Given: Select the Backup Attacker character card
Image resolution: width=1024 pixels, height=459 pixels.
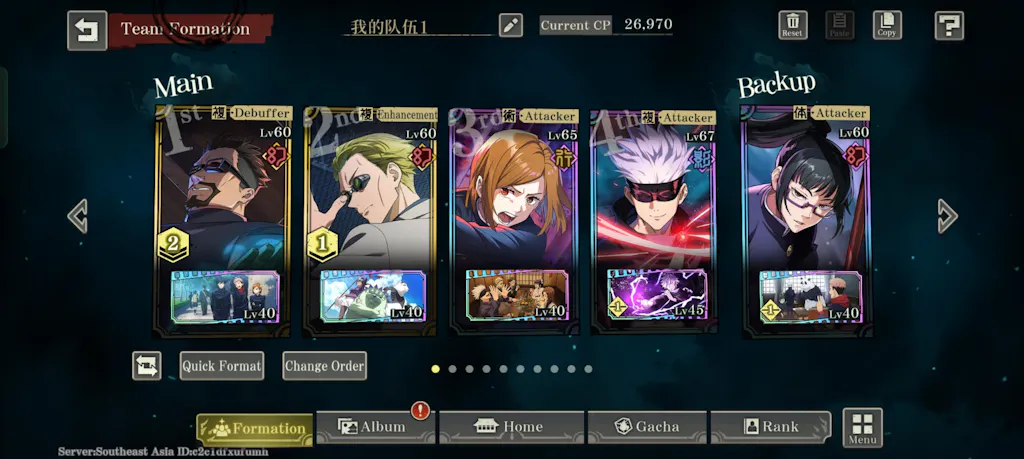Looking at the screenshot, I should click(x=806, y=200).
